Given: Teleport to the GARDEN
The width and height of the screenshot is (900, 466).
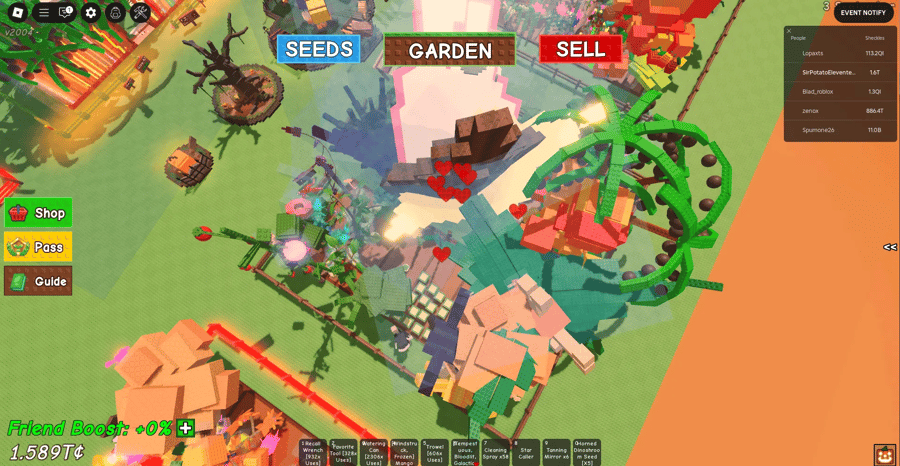Looking at the screenshot, I should (450, 50).
